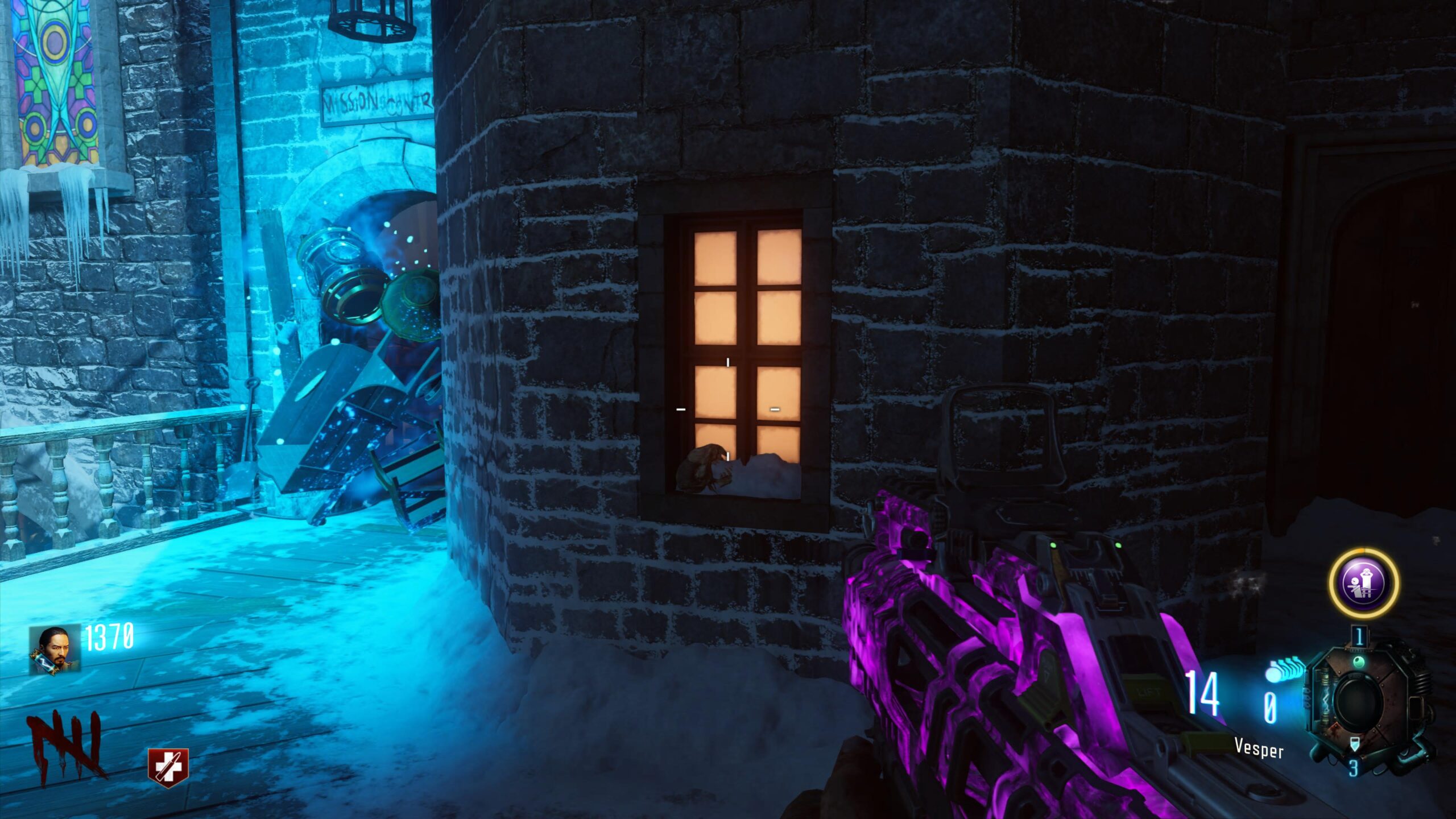The height and width of the screenshot is (819, 1456).
Task: Click the green charge dot on the gadget
Action: click(x=1360, y=662)
